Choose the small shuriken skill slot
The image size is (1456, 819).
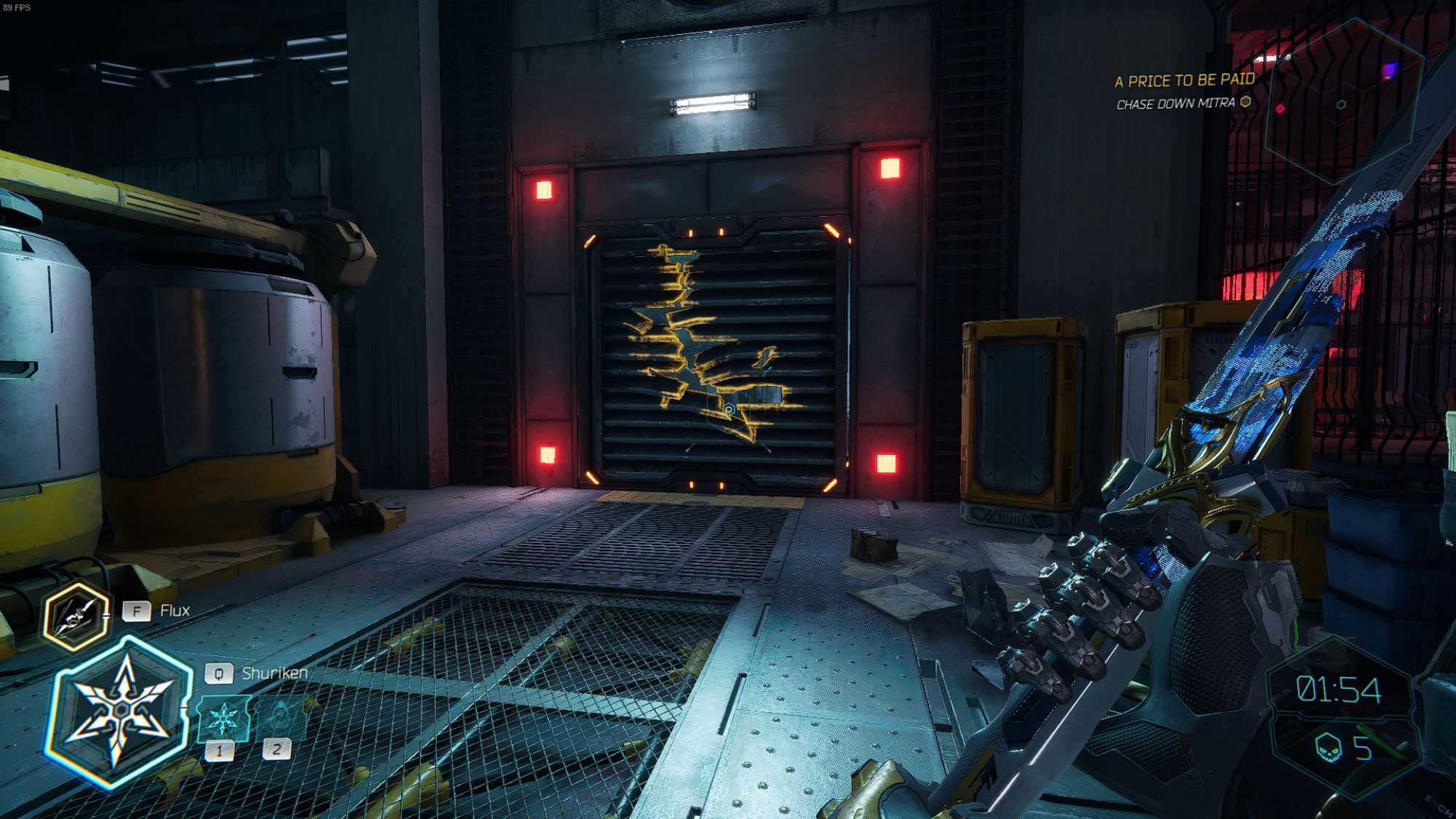pyautogui.click(x=223, y=719)
